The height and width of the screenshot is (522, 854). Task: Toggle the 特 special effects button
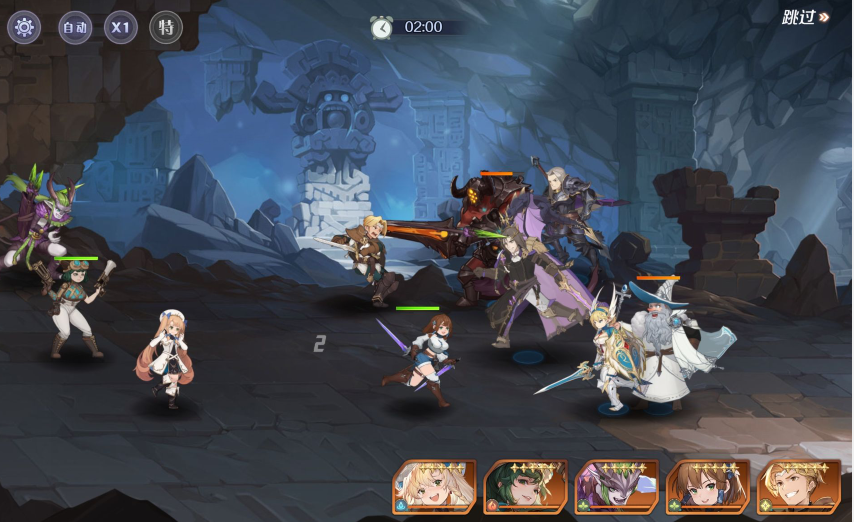coord(166,27)
